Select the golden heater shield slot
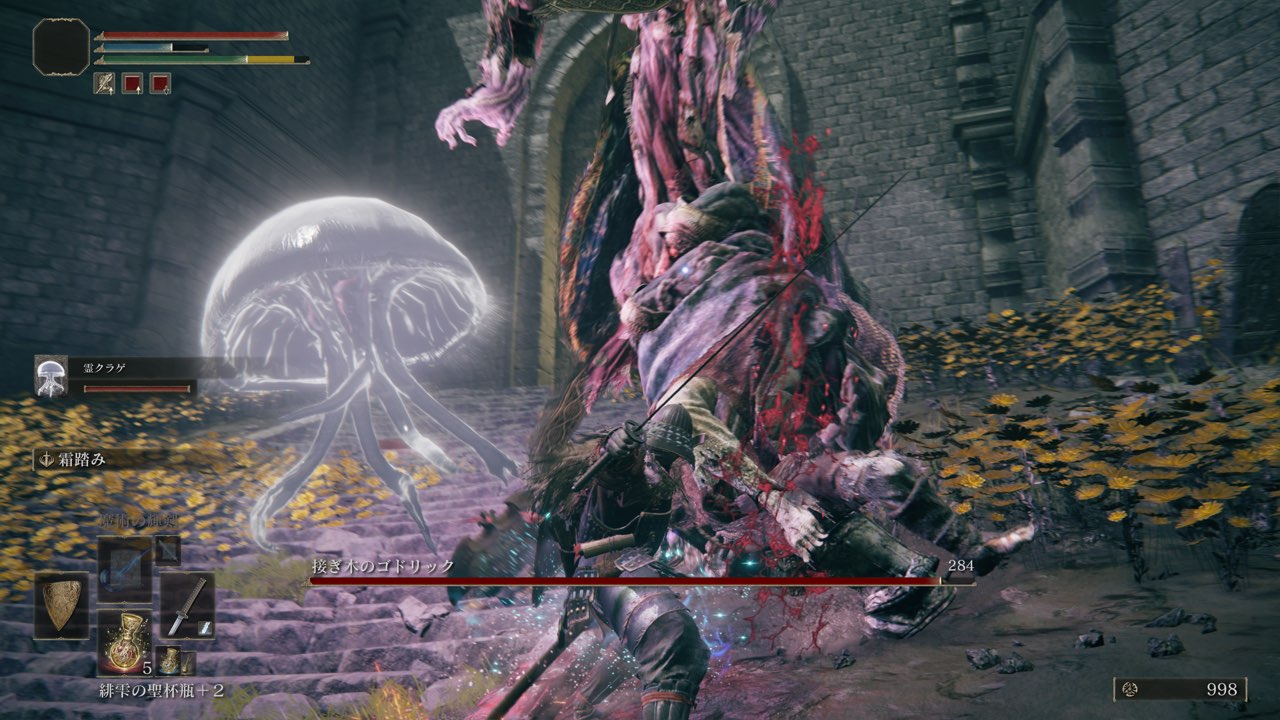Screen dimensions: 1280x720 [x=61, y=606]
